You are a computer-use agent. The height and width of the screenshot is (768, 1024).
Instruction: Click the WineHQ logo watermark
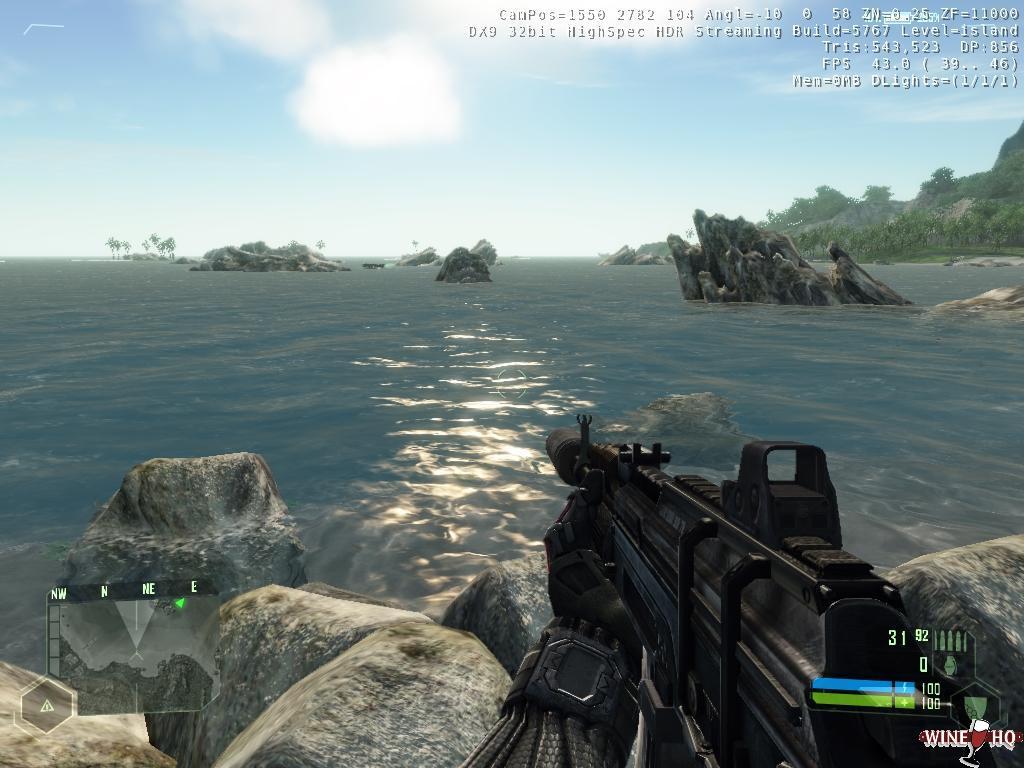[x=969, y=738]
